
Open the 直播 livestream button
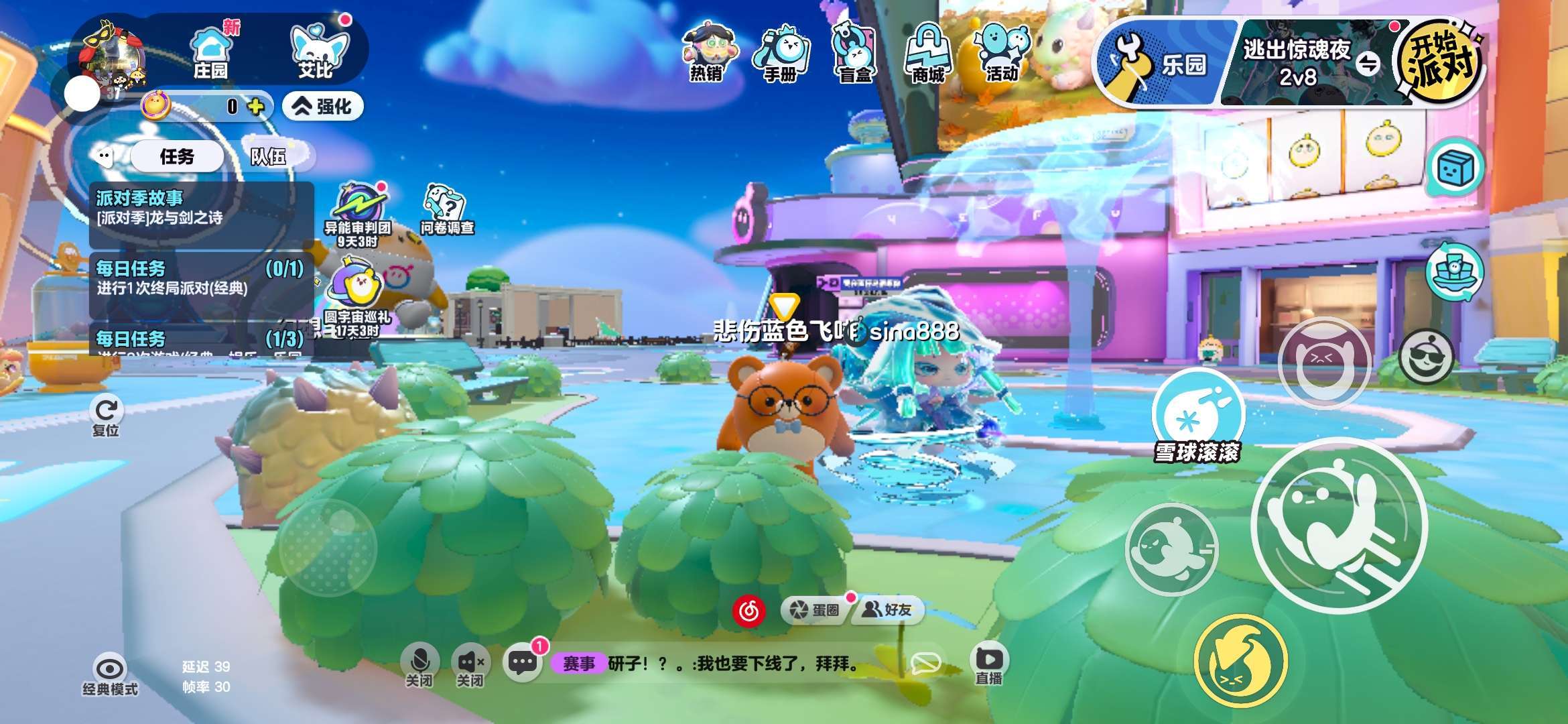pos(989,665)
